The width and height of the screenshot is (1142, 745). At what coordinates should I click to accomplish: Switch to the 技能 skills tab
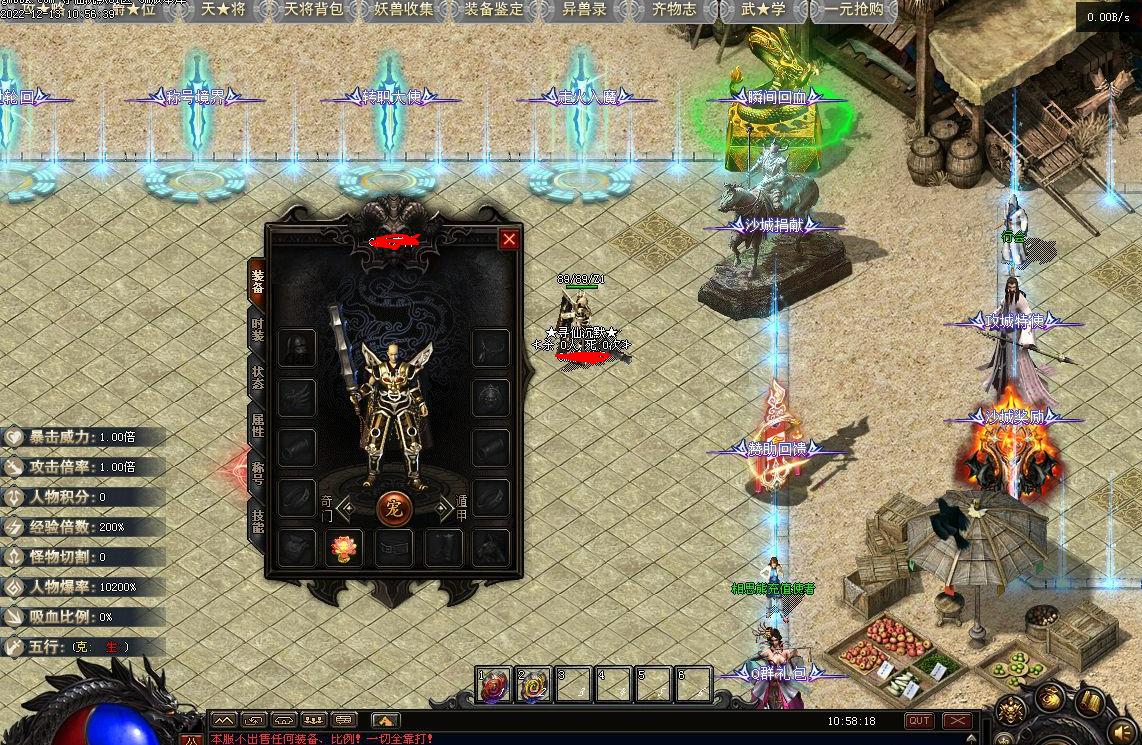(x=257, y=522)
